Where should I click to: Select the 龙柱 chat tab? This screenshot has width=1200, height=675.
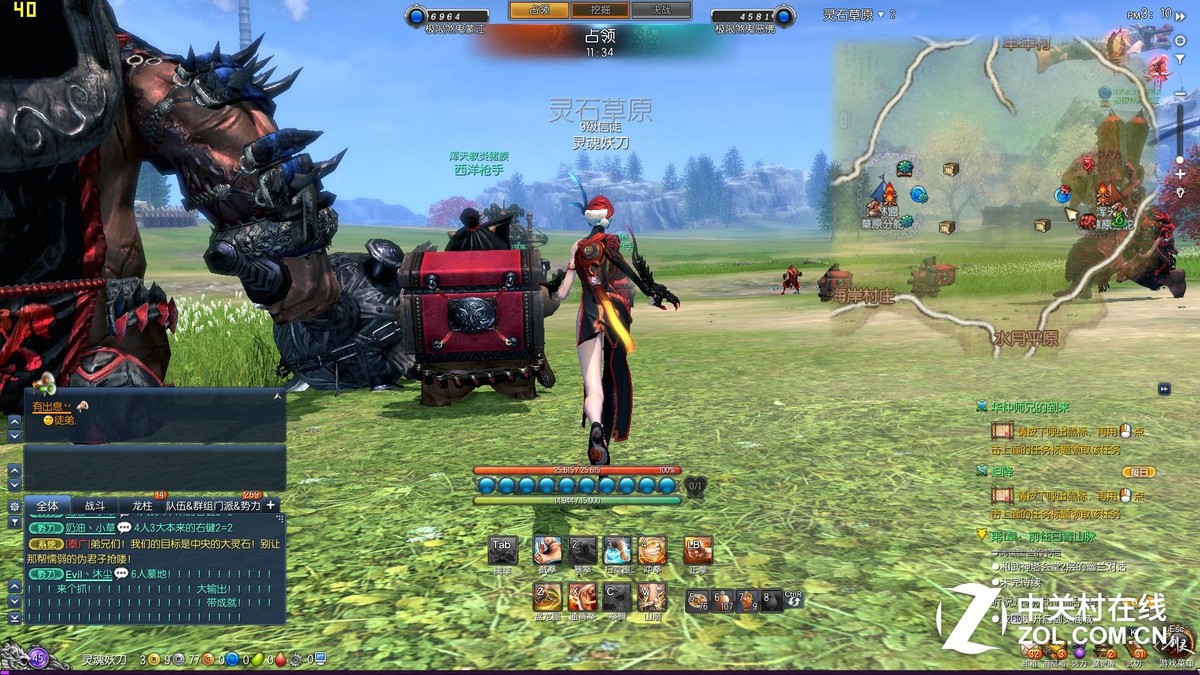tap(143, 506)
